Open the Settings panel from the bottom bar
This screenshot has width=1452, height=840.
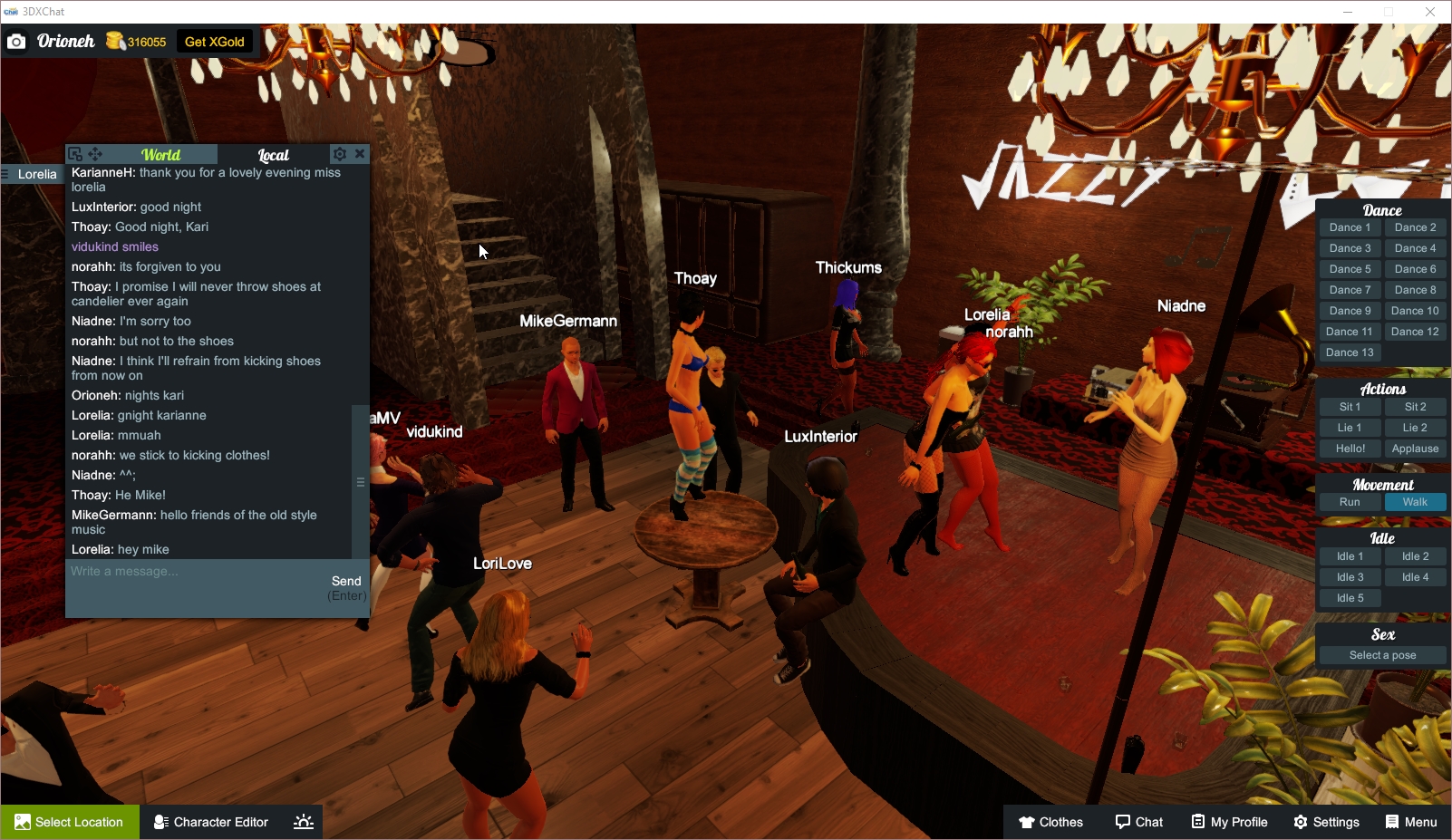click(x=1327, y=822)
